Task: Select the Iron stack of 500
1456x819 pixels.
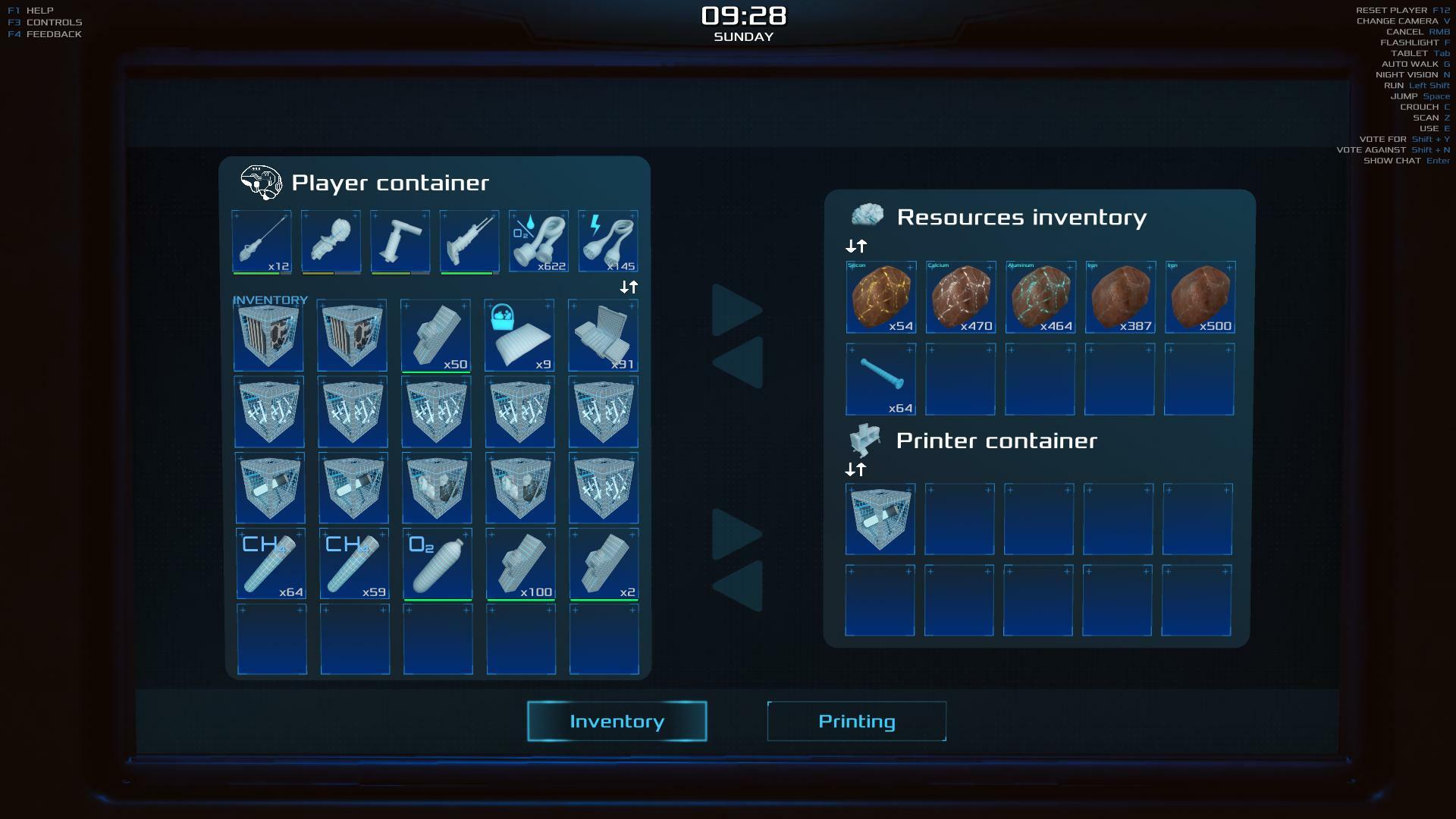Action: coord(1200,297)
